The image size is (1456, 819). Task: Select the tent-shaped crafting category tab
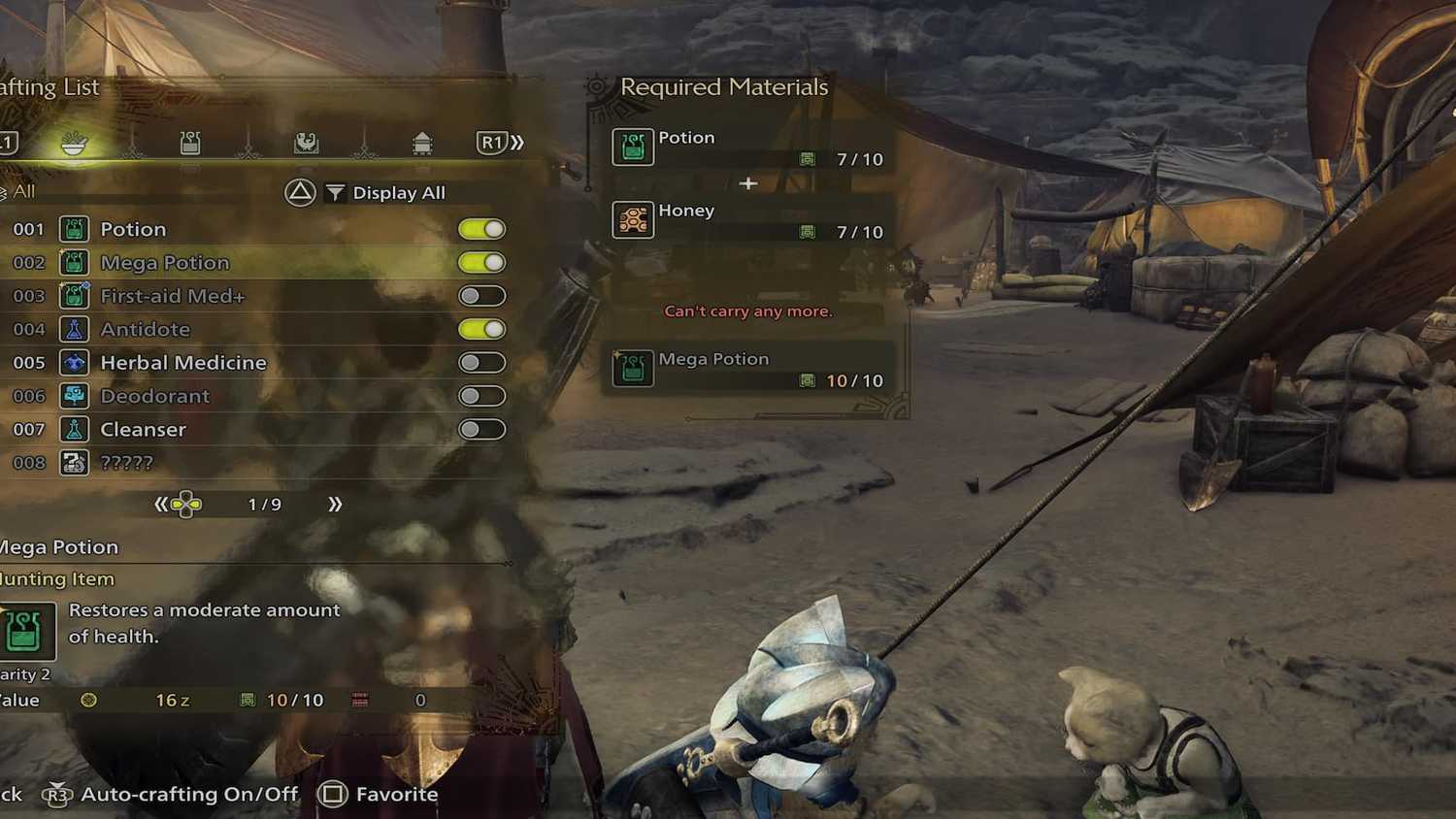[x=422, y=142]
